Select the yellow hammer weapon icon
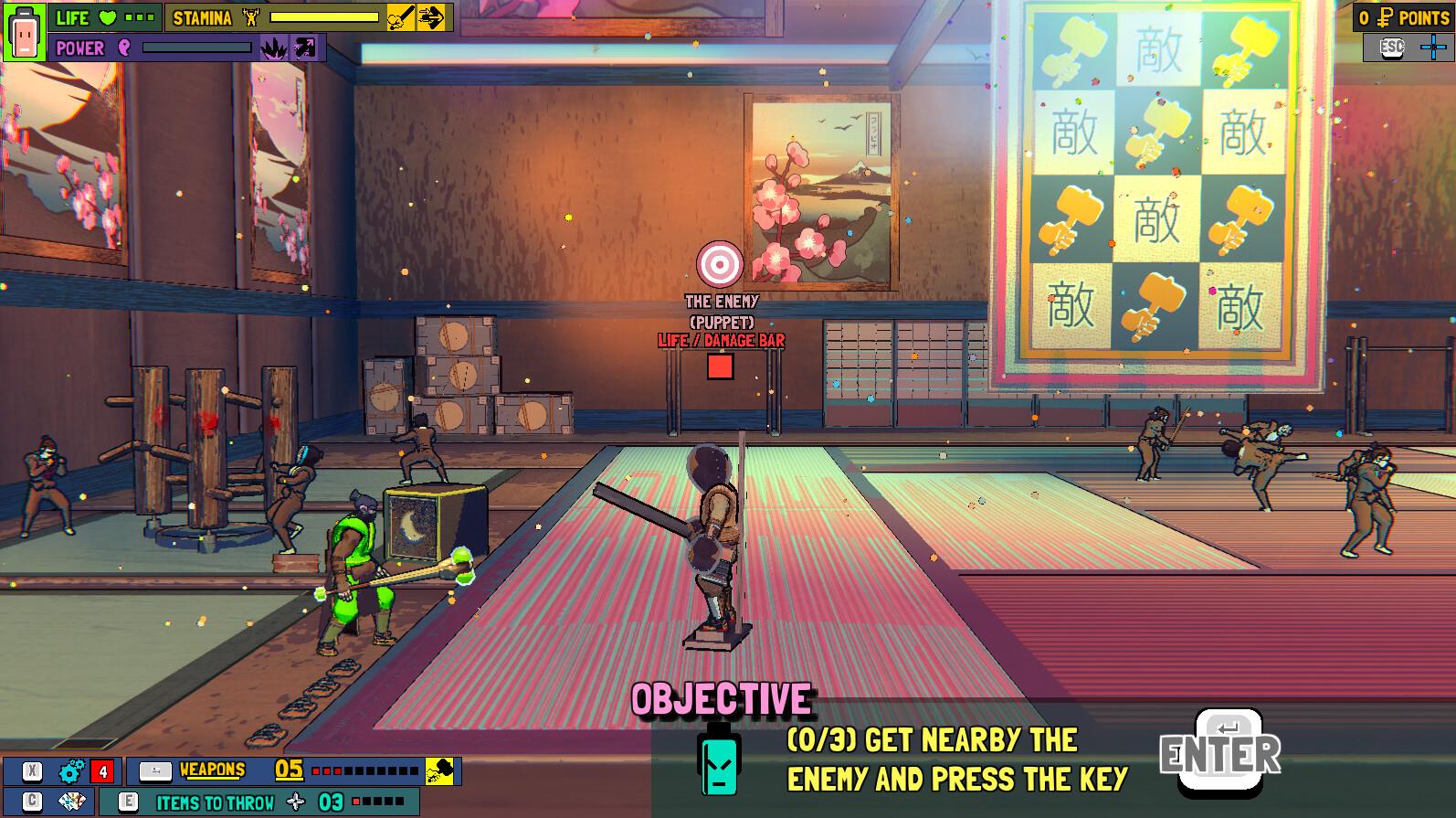1456x818 pixels. coord(440,771)
